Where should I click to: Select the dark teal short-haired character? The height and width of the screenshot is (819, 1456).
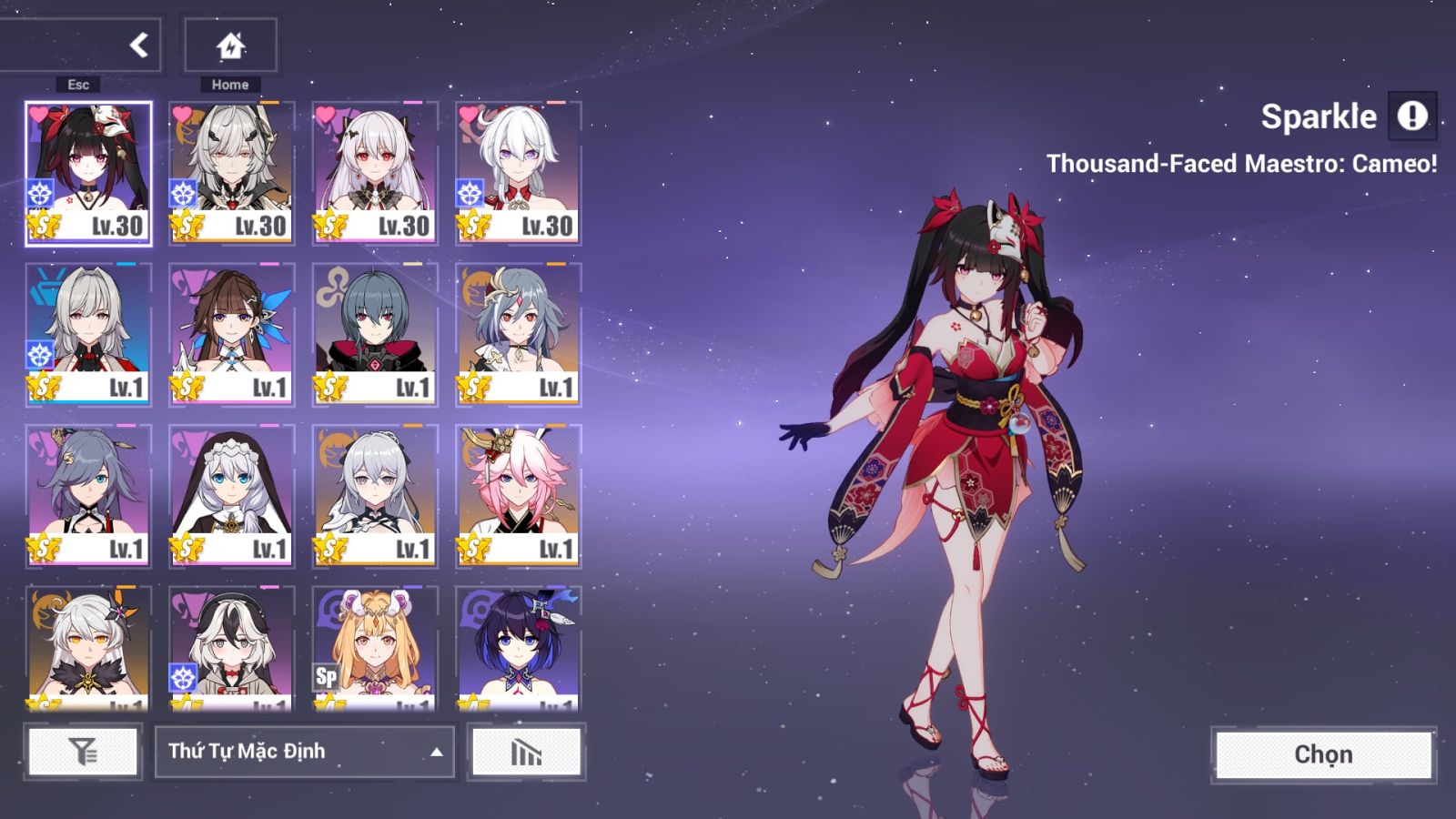click(375, 334)
